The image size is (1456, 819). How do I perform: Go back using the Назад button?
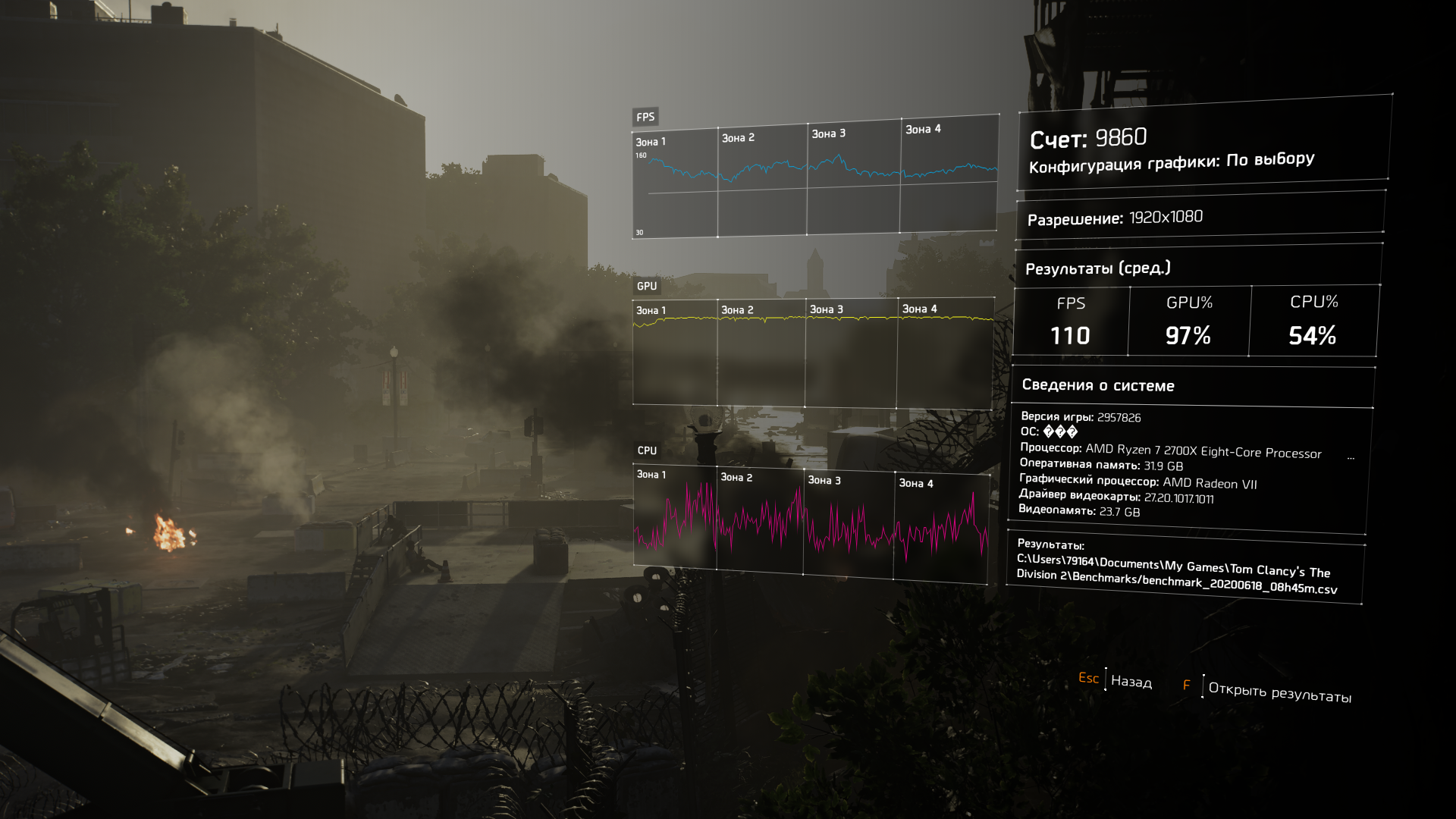point(1130,681)
